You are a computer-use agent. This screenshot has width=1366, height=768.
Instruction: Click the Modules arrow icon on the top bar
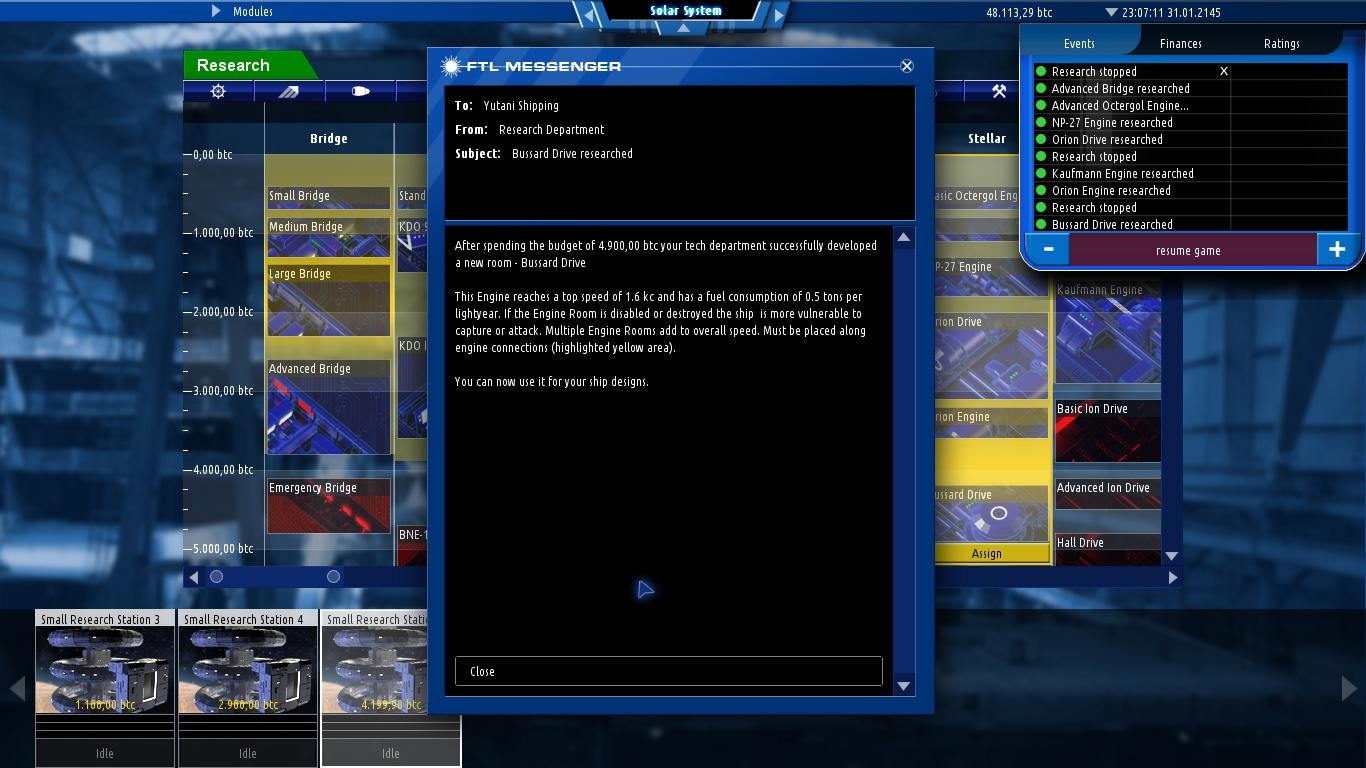(215, 11)
